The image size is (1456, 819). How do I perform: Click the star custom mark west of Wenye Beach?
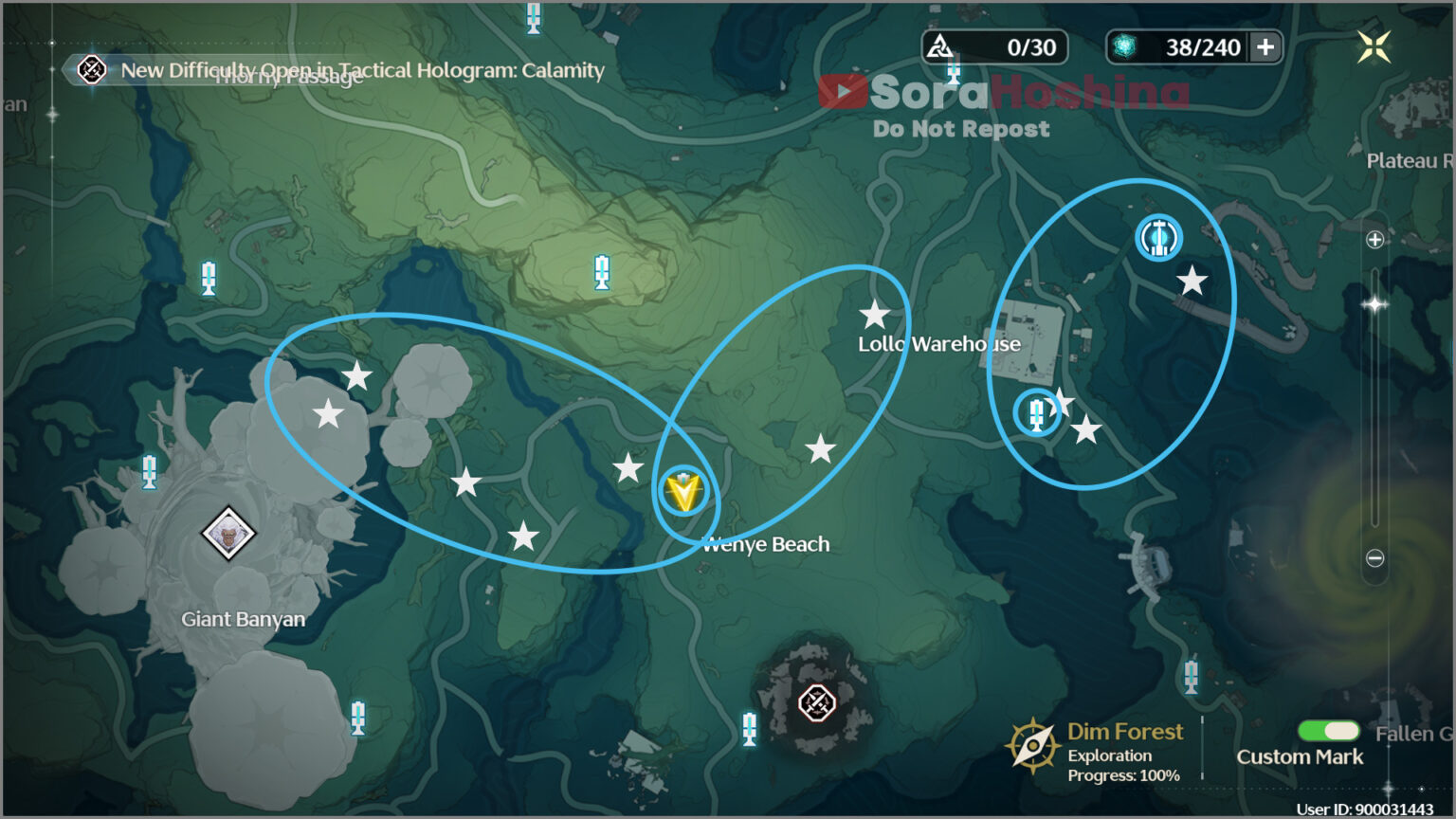click(x=628, y=466)
